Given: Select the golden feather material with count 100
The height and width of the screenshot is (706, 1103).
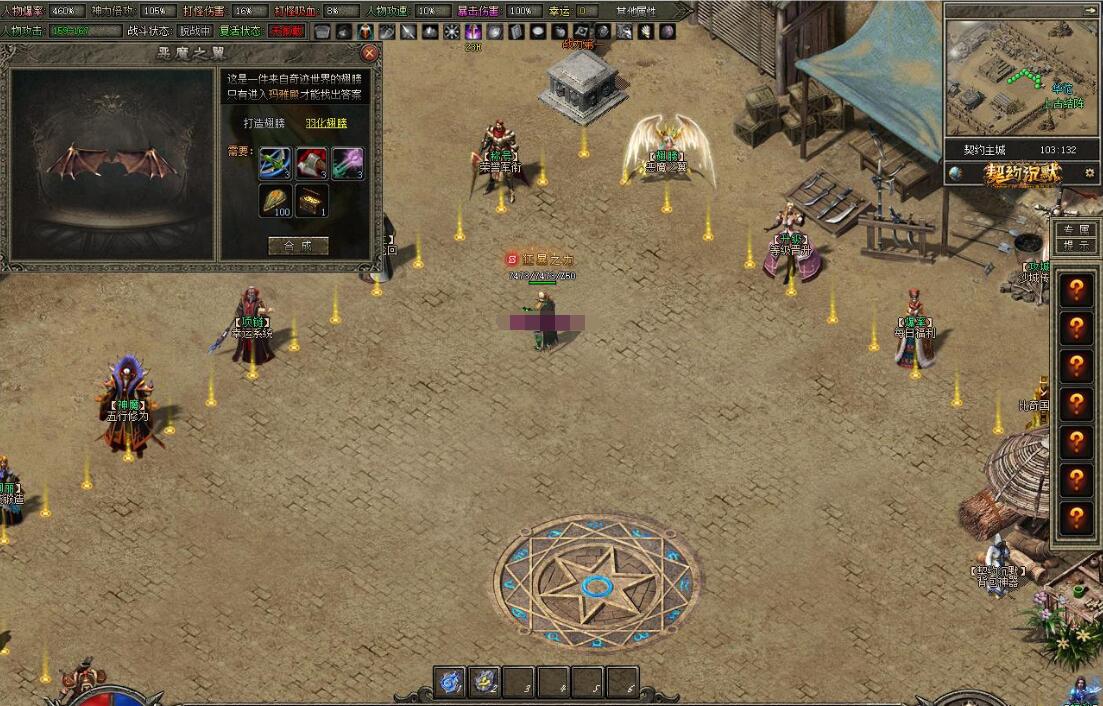Looking at the screenshot, I should coord(275,201).
